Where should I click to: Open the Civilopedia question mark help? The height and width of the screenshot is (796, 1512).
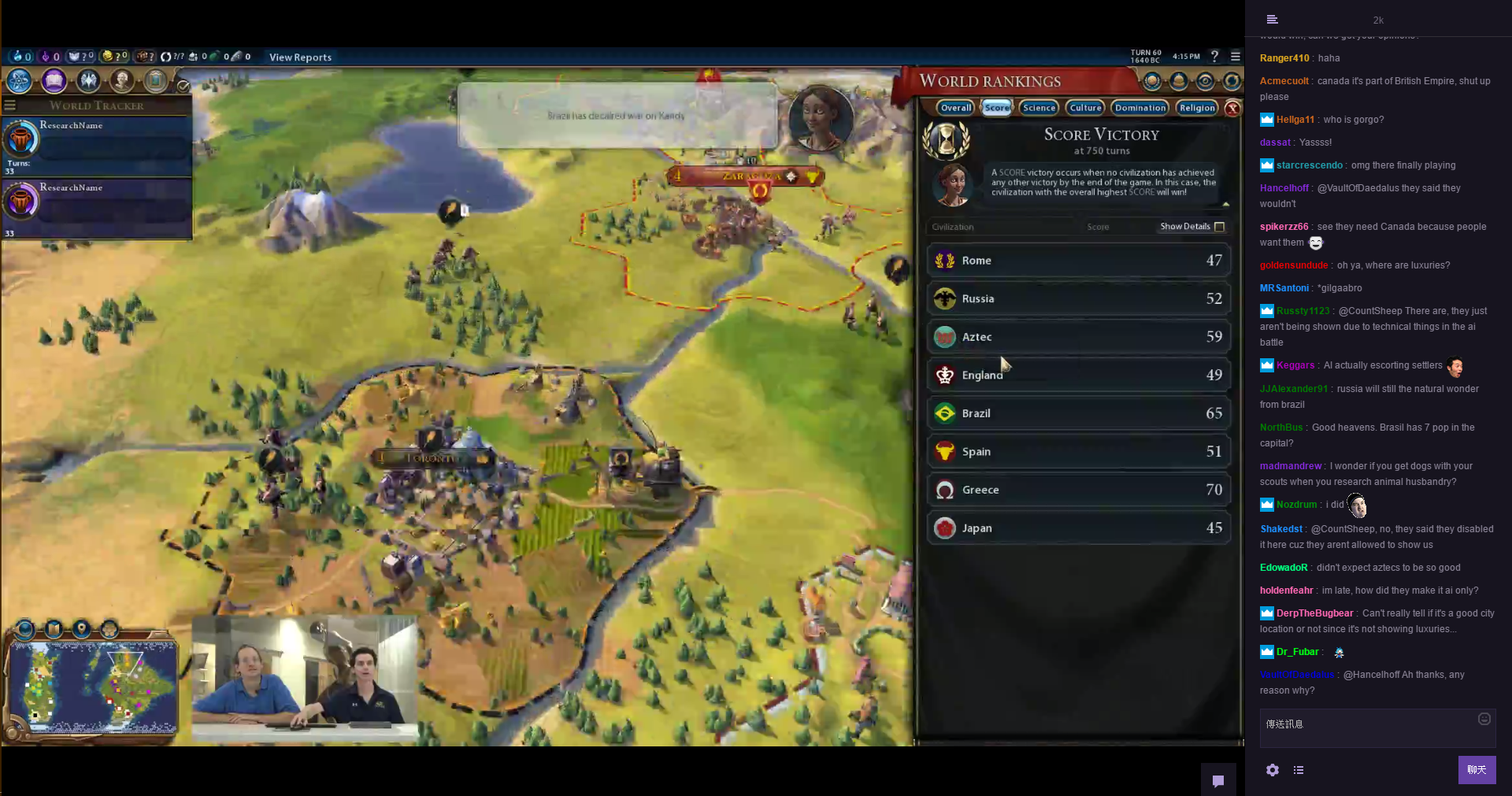pyautogui.click(x=1214, y=57)
